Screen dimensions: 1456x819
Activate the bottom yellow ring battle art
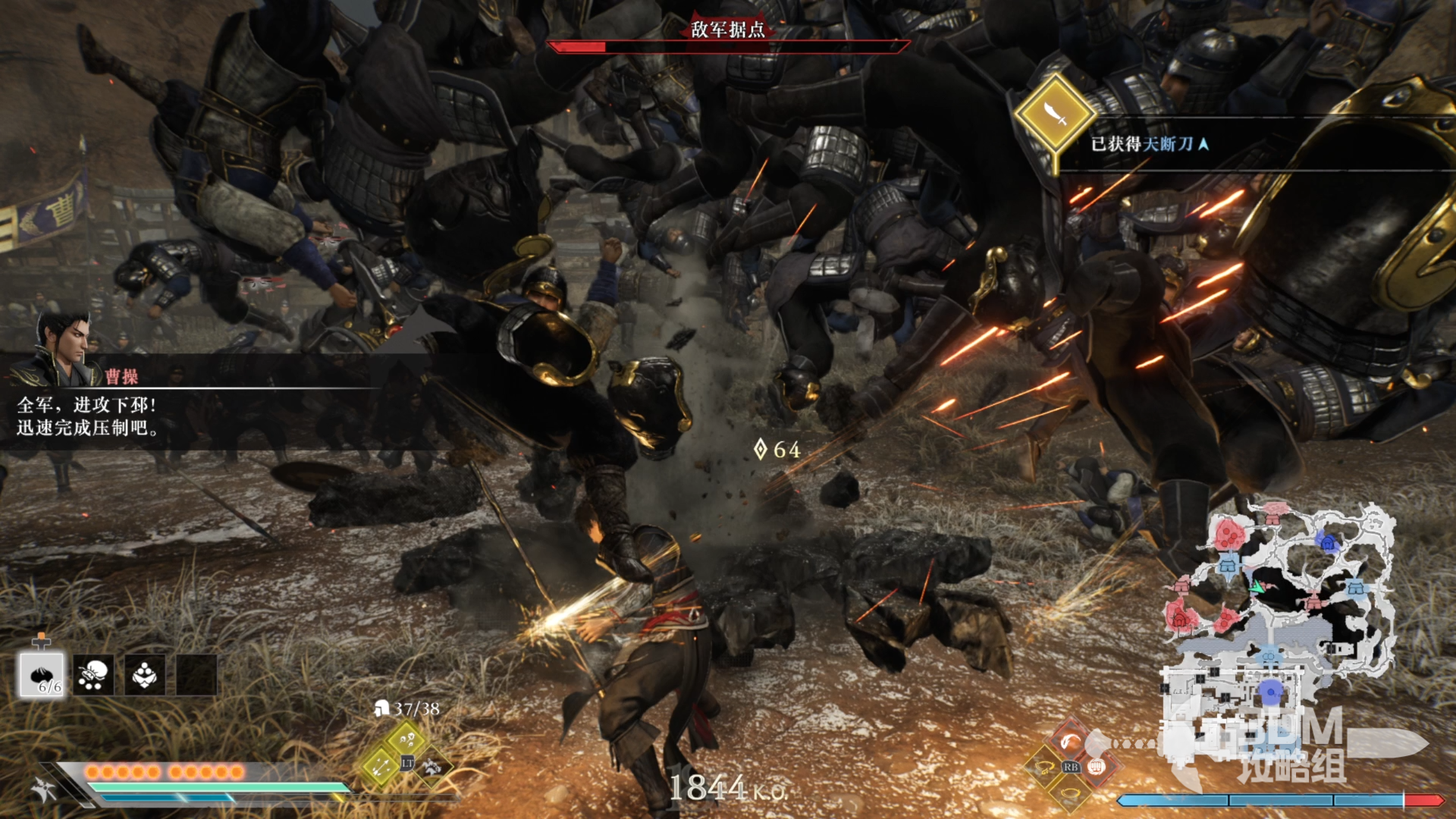[x=1070, y=793]
